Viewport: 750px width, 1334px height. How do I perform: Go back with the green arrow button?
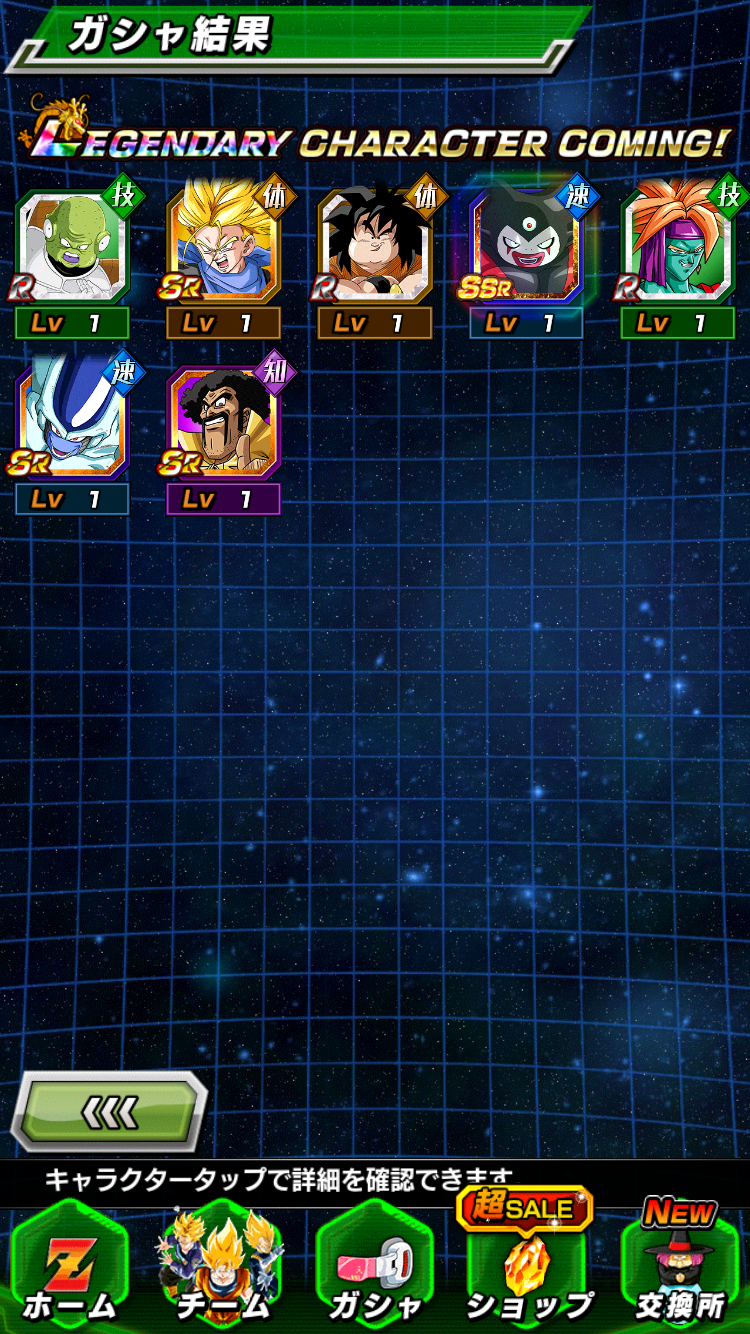click(x=108, y=1111)
